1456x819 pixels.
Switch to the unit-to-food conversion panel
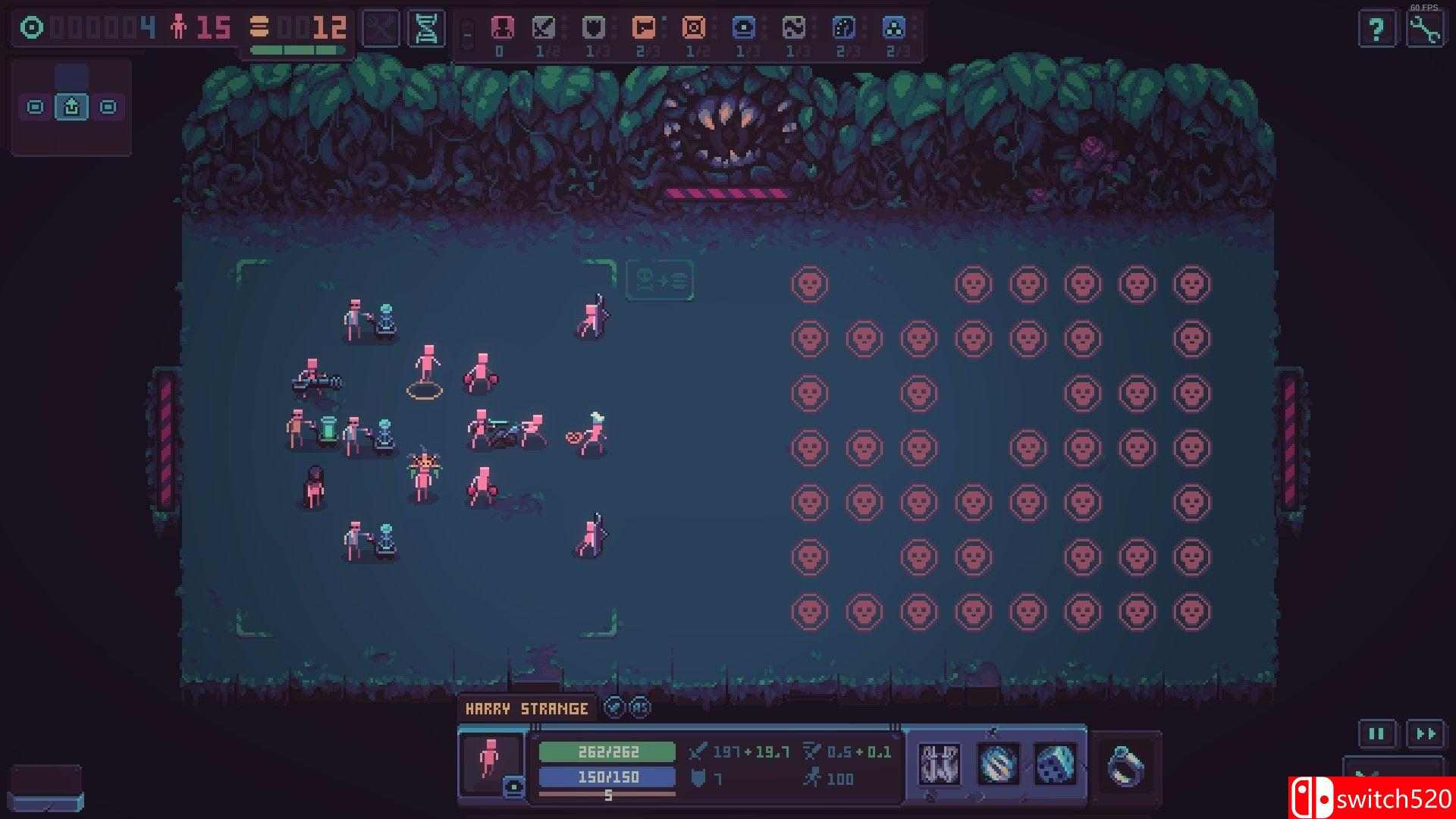660,280
